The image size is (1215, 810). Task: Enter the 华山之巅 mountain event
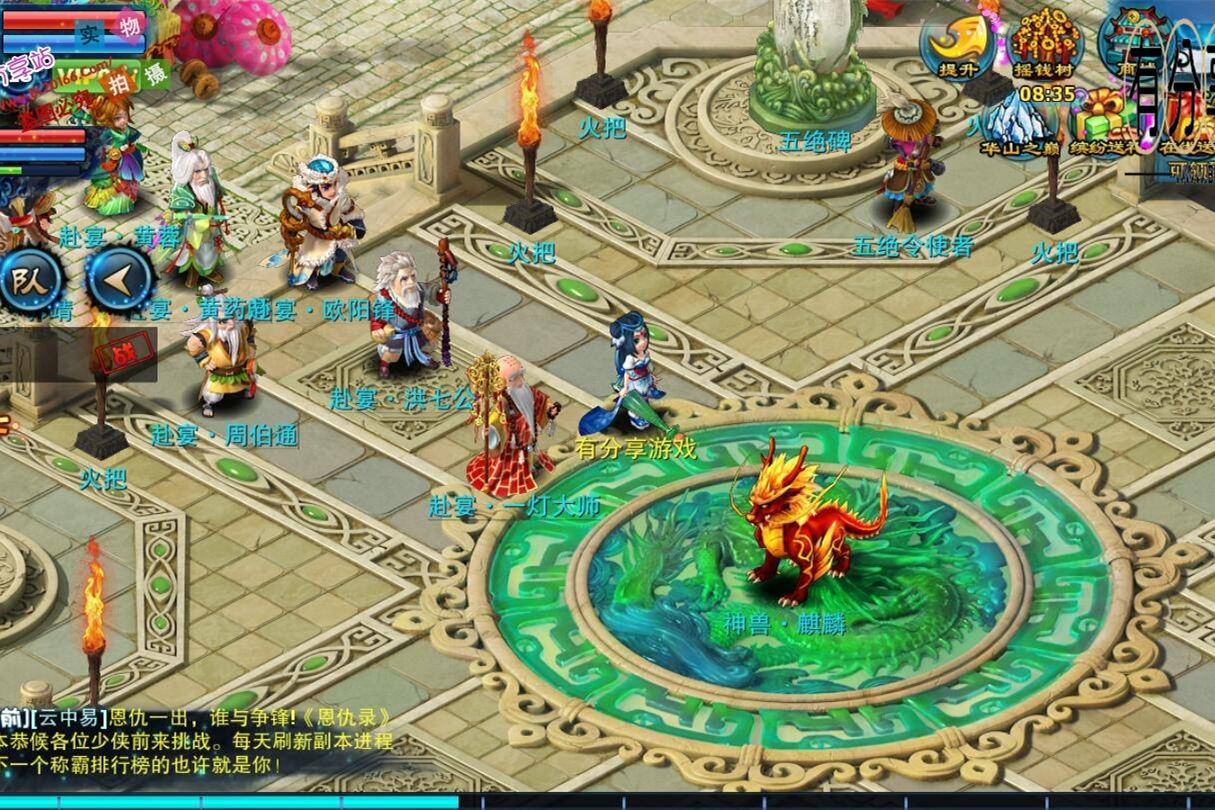pos(1017,125)
